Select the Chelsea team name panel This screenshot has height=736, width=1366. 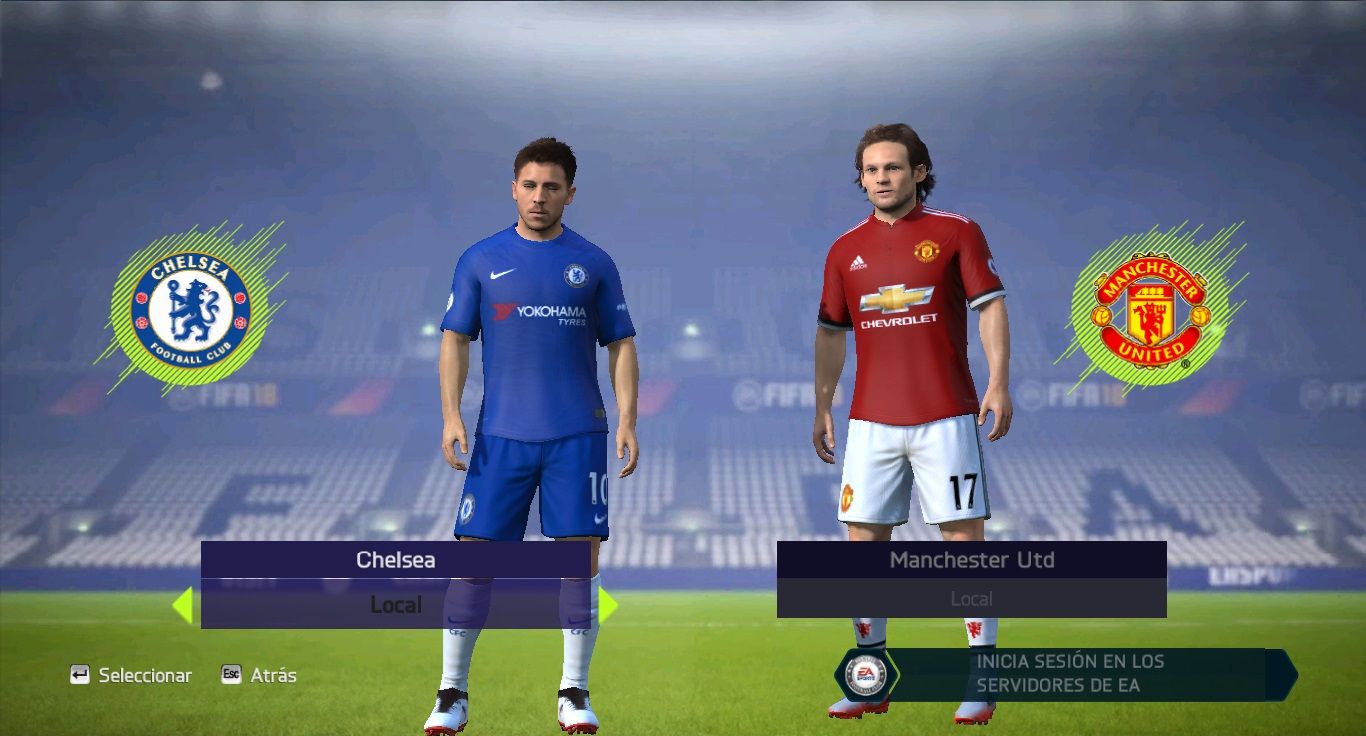coord(396,560)
